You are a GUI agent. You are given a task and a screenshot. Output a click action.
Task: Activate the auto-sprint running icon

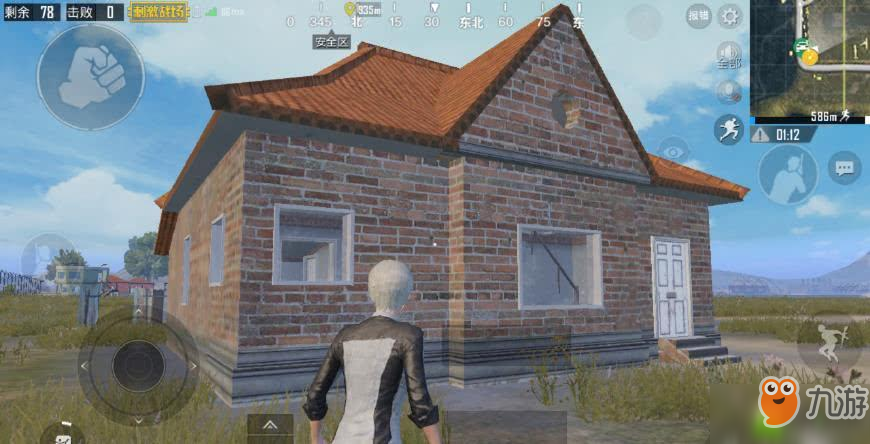[728, 129]
